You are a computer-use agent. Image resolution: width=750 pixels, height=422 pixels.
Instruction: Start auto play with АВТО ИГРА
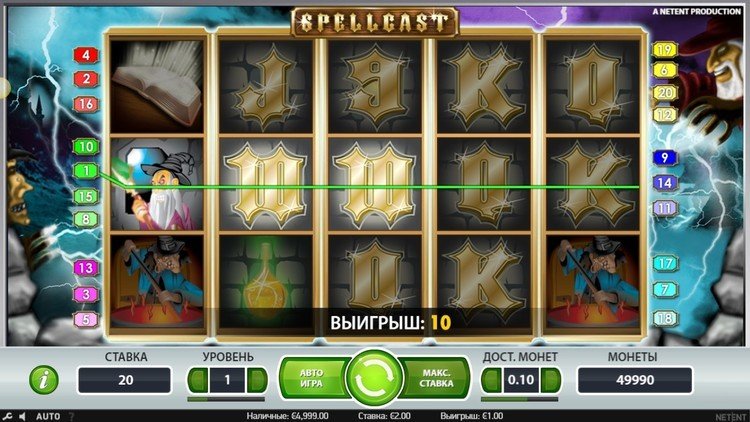click(312, 378)
